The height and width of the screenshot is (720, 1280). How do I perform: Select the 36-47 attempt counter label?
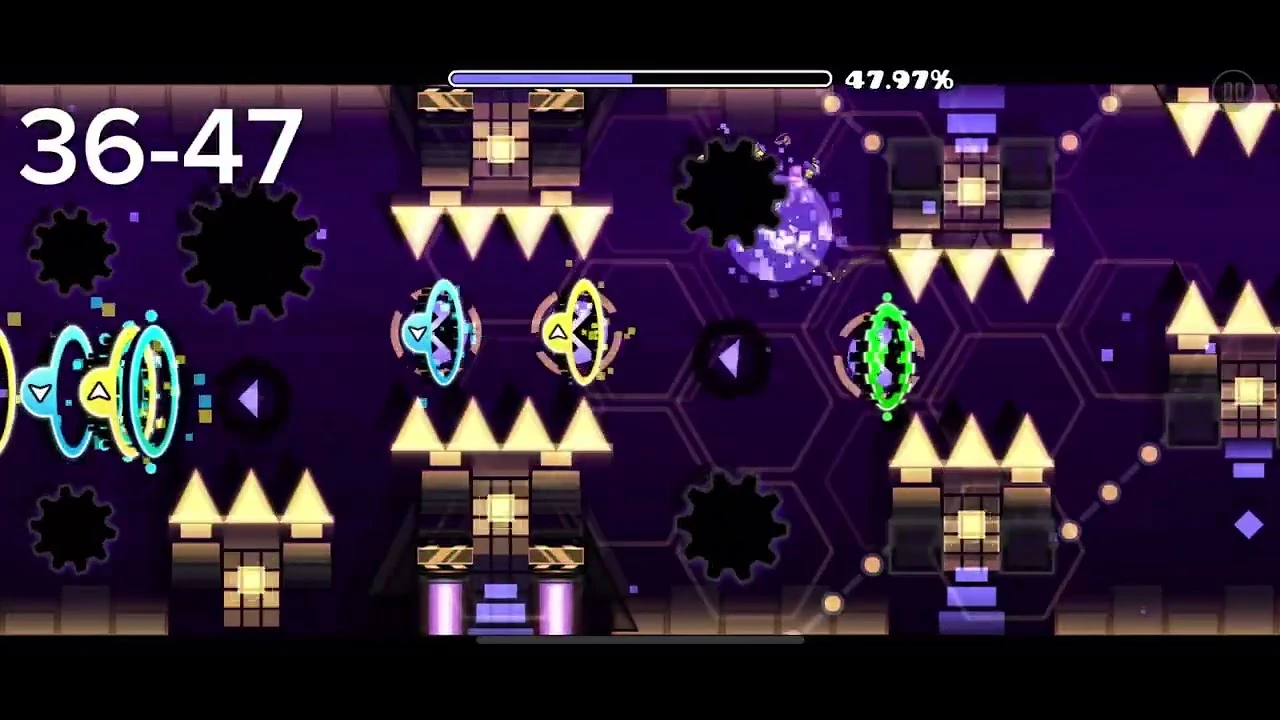pyautogui.click(x=160, y=148)
